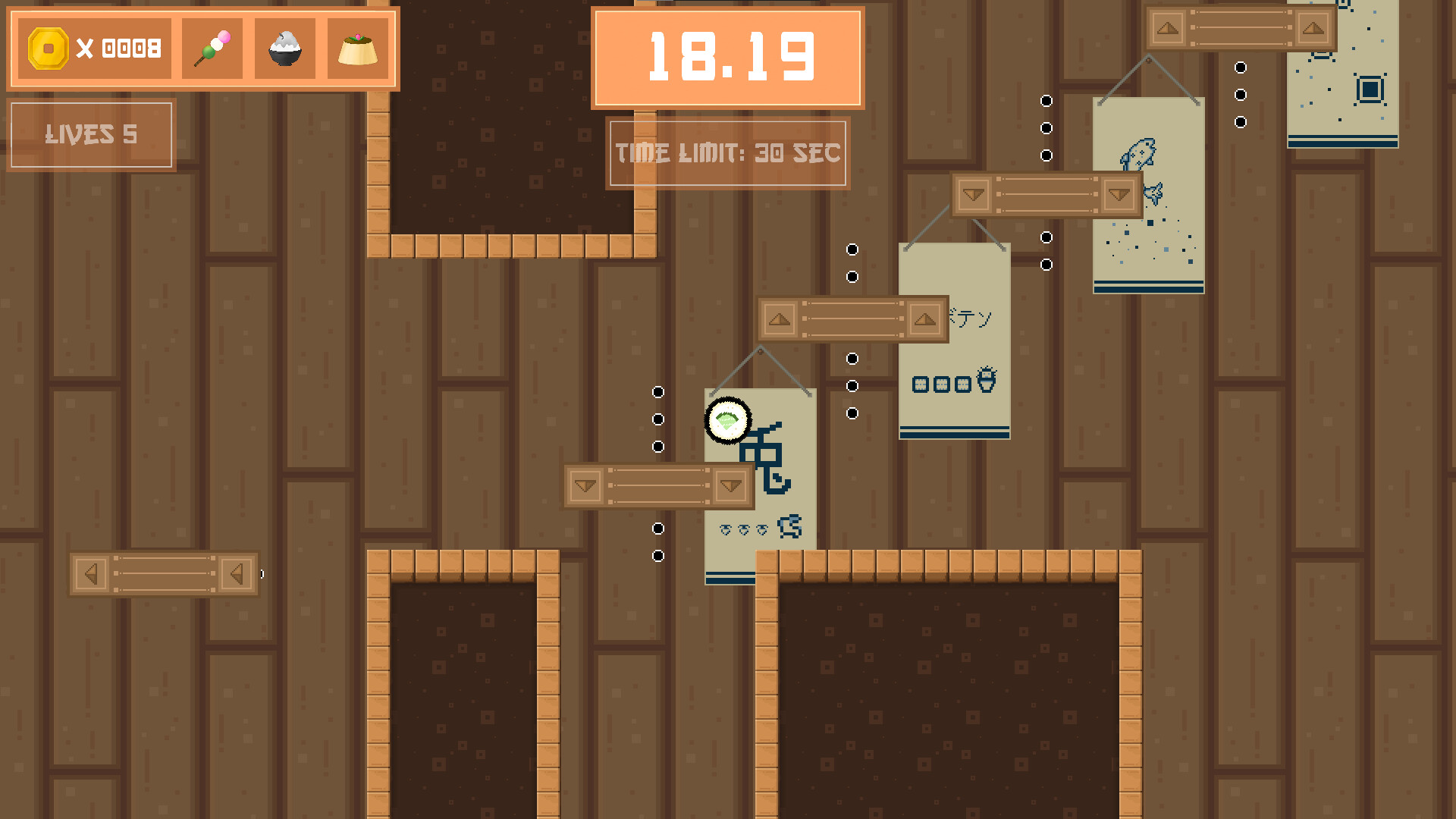This screenshot has width=1456, height=819.
Task: Click the TIME LIMIT: 30 SEC label
Action: pyautogui.click(x=727, y=153)
